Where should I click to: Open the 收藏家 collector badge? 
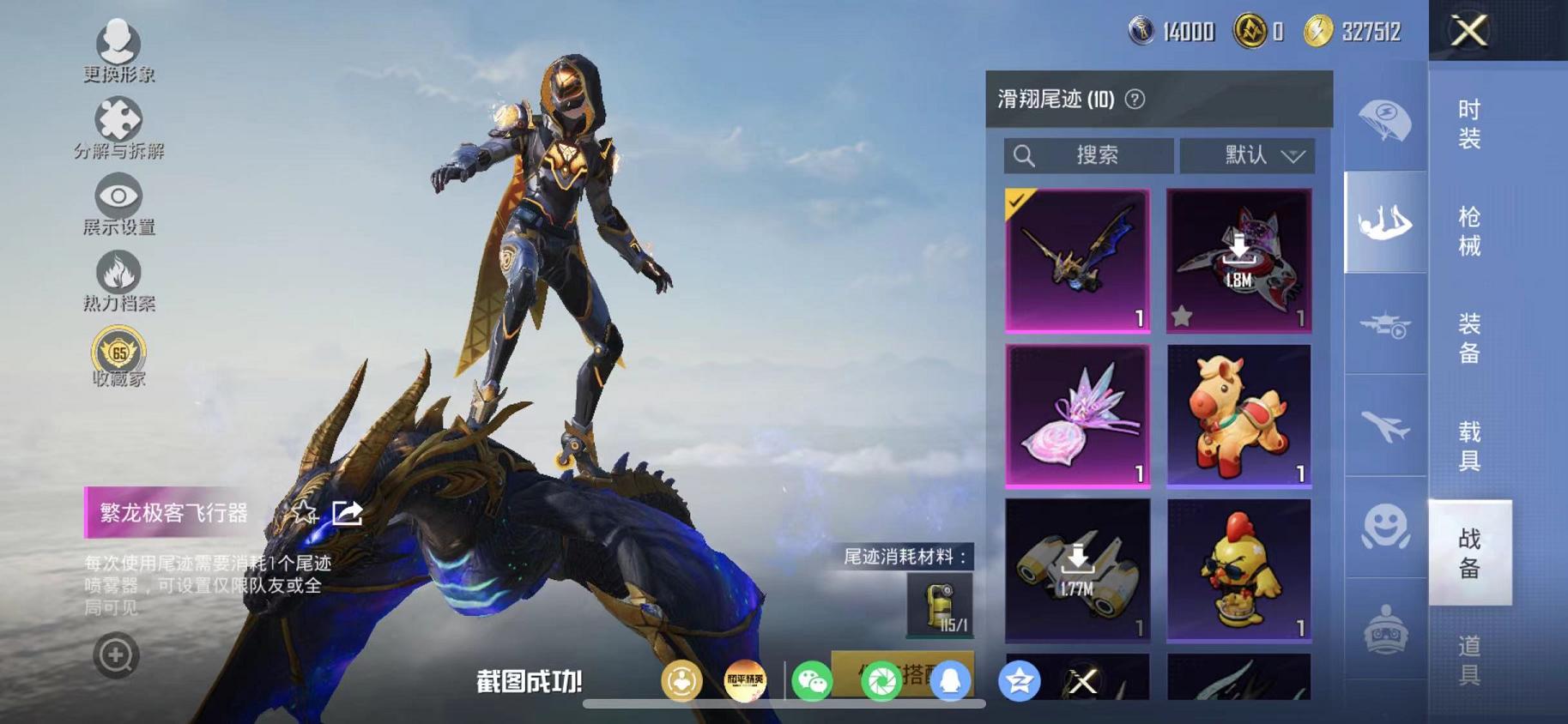pos(118,350)
